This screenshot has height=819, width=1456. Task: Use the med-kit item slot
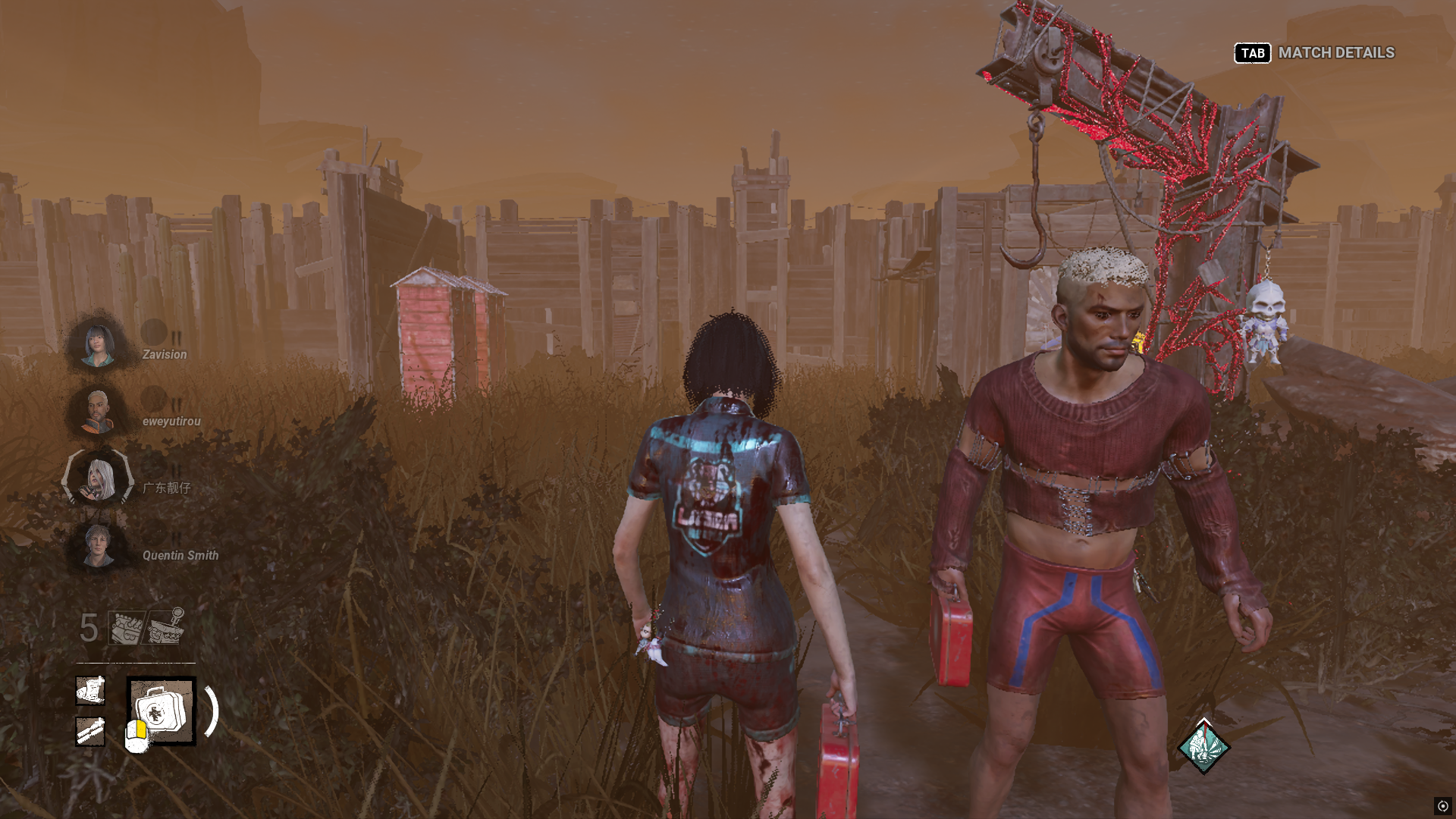(162, 711)
